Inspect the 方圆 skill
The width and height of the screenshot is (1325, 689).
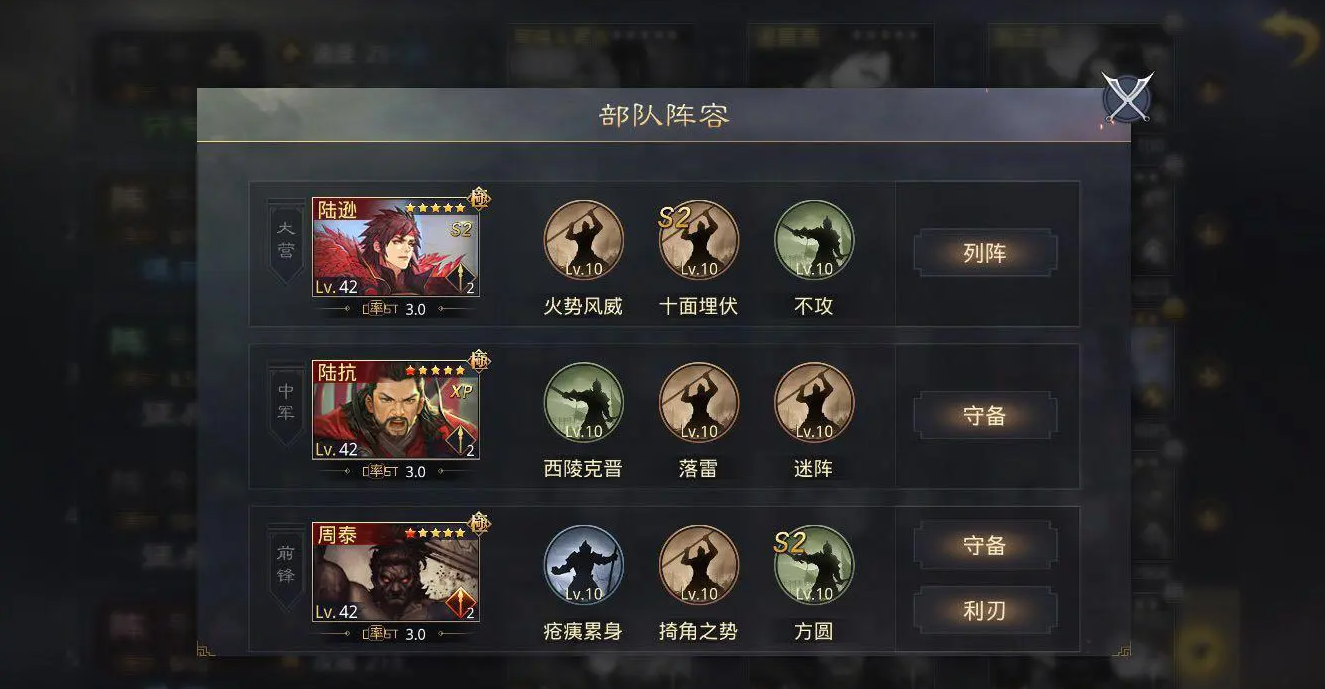(x=813, y=565)
